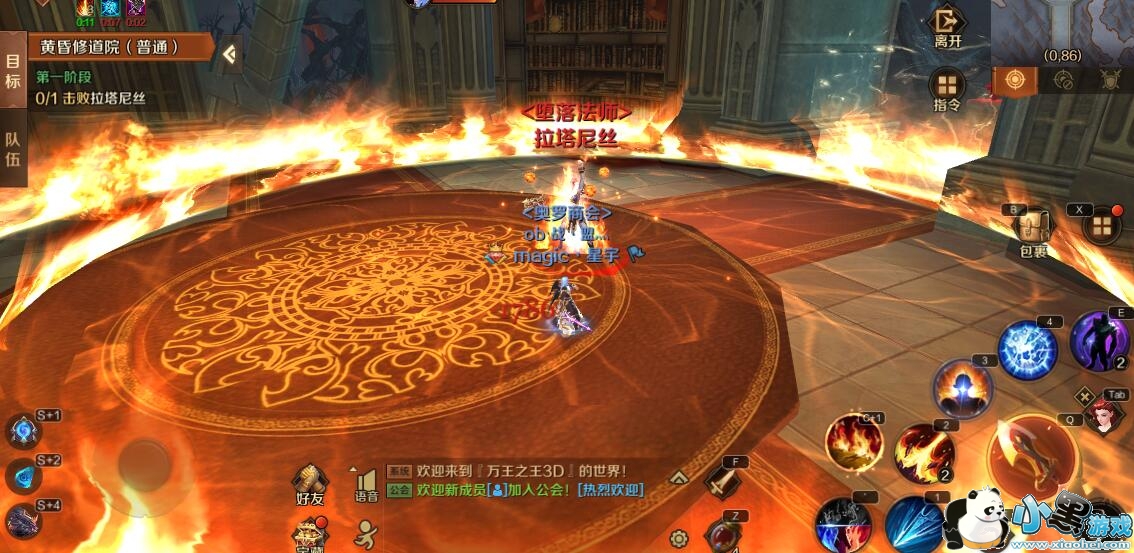Open the 黄昏修道院 quest objective entry
The height and width of the screenshot is (553, 1134).
110,47
